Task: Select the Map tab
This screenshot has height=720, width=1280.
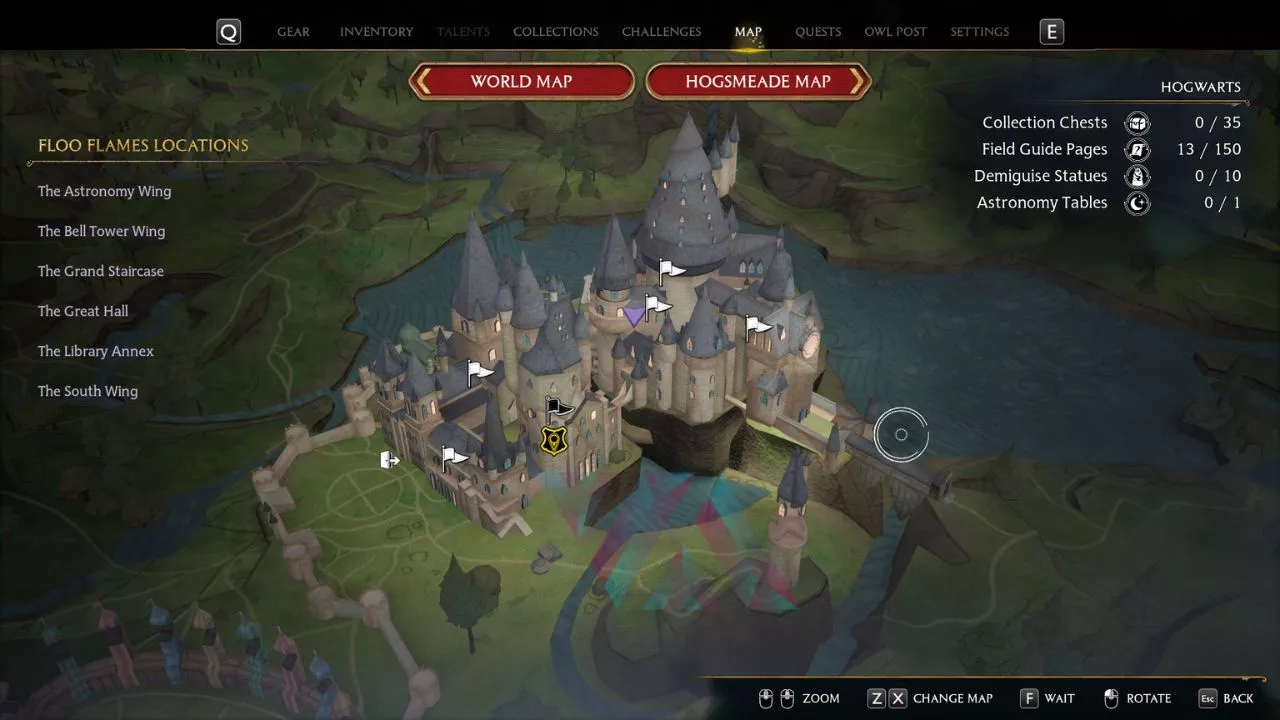Action: coord(748,32)
